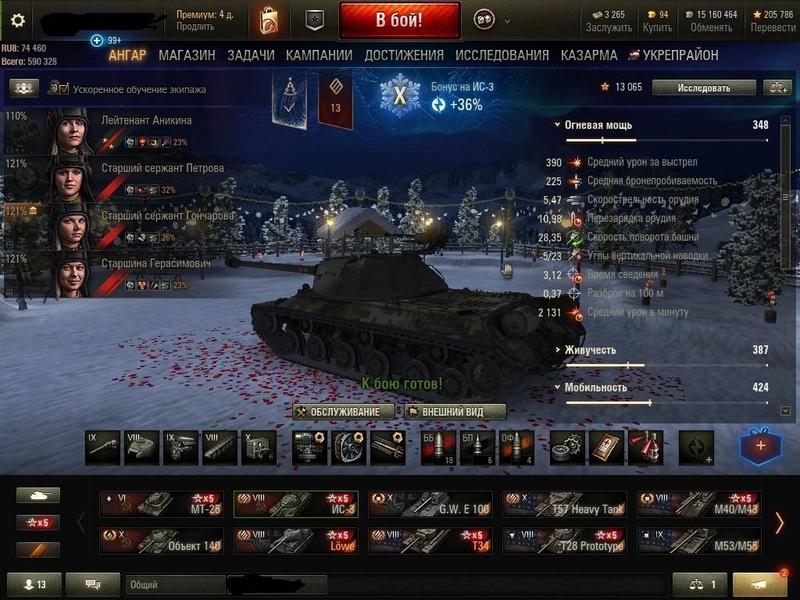Image resolution: width=800 pixels, height=600 pixels.
Task: Select the G.W. E 100 tank
Action: (431, 503)
